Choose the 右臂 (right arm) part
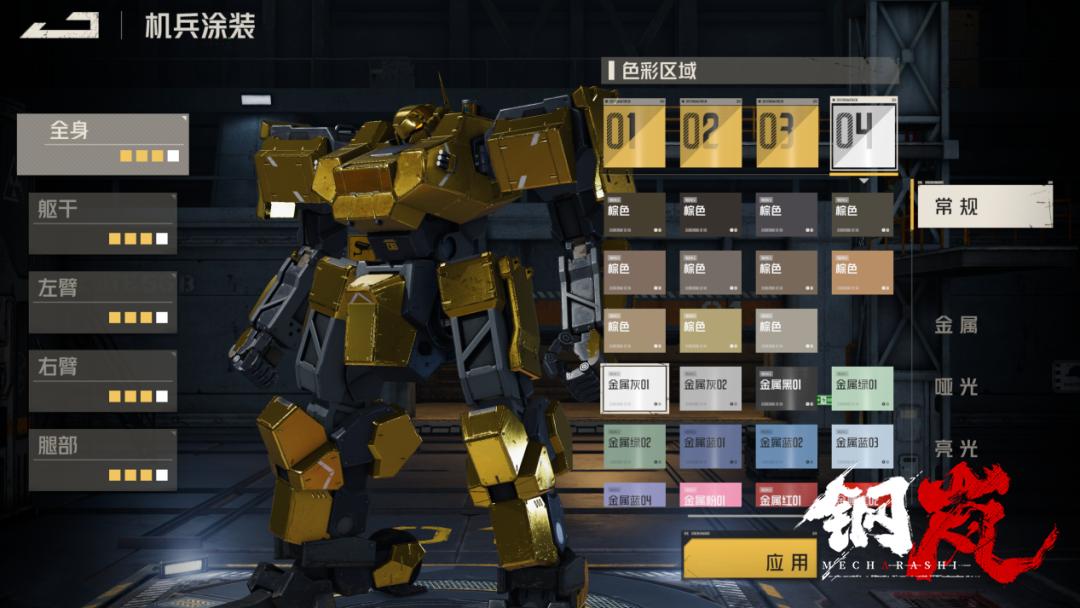1080x608 pixels. coord(102,380)
